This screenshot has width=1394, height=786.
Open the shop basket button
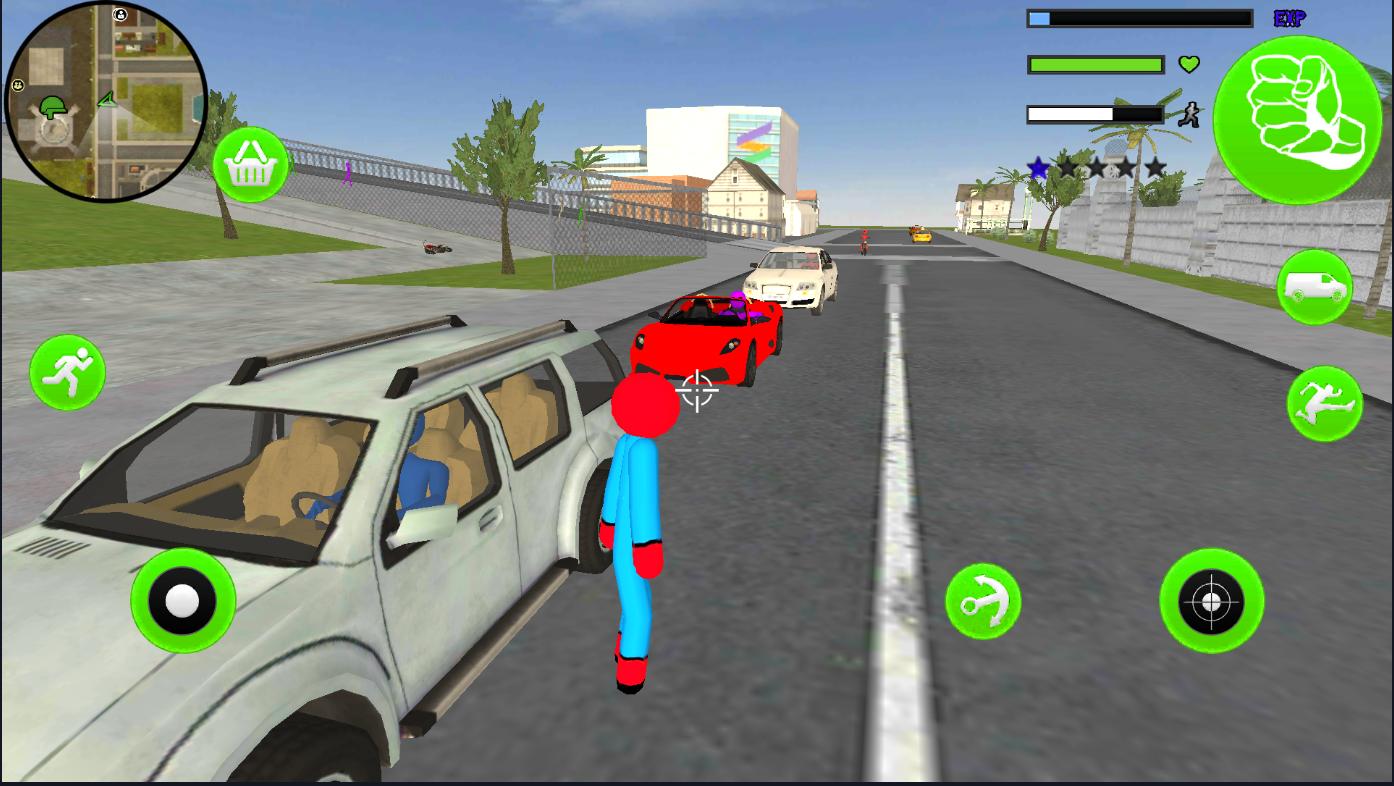coord(250,166)
